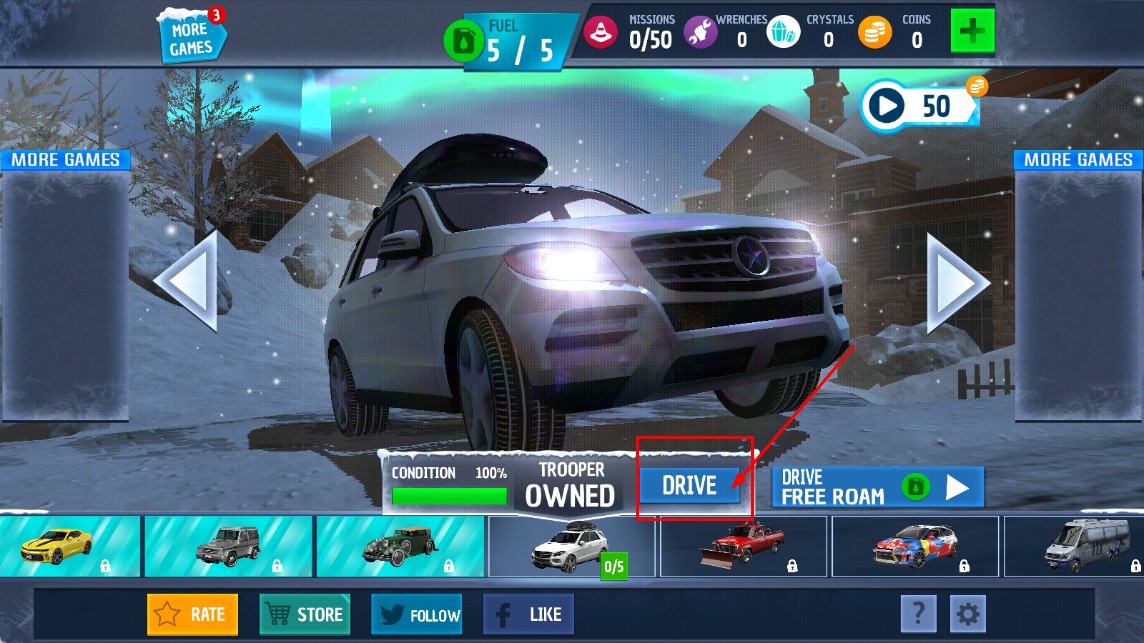Launch Drive Free Roam mode
Image resolution: width=1144 pixels, height=643 pixels.
coord(877,487)
